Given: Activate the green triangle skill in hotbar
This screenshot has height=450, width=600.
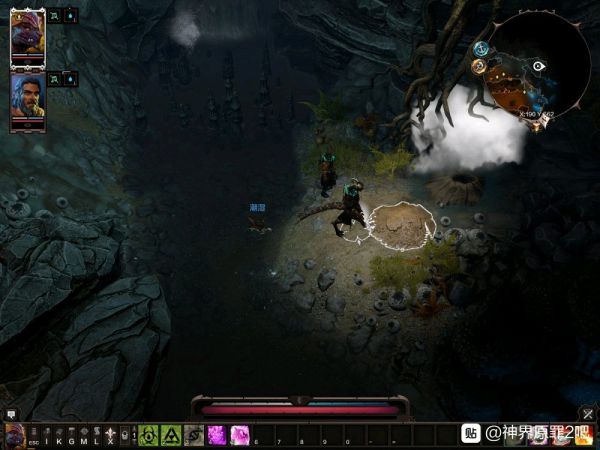Looking at the screenshot, I should 171,435.
